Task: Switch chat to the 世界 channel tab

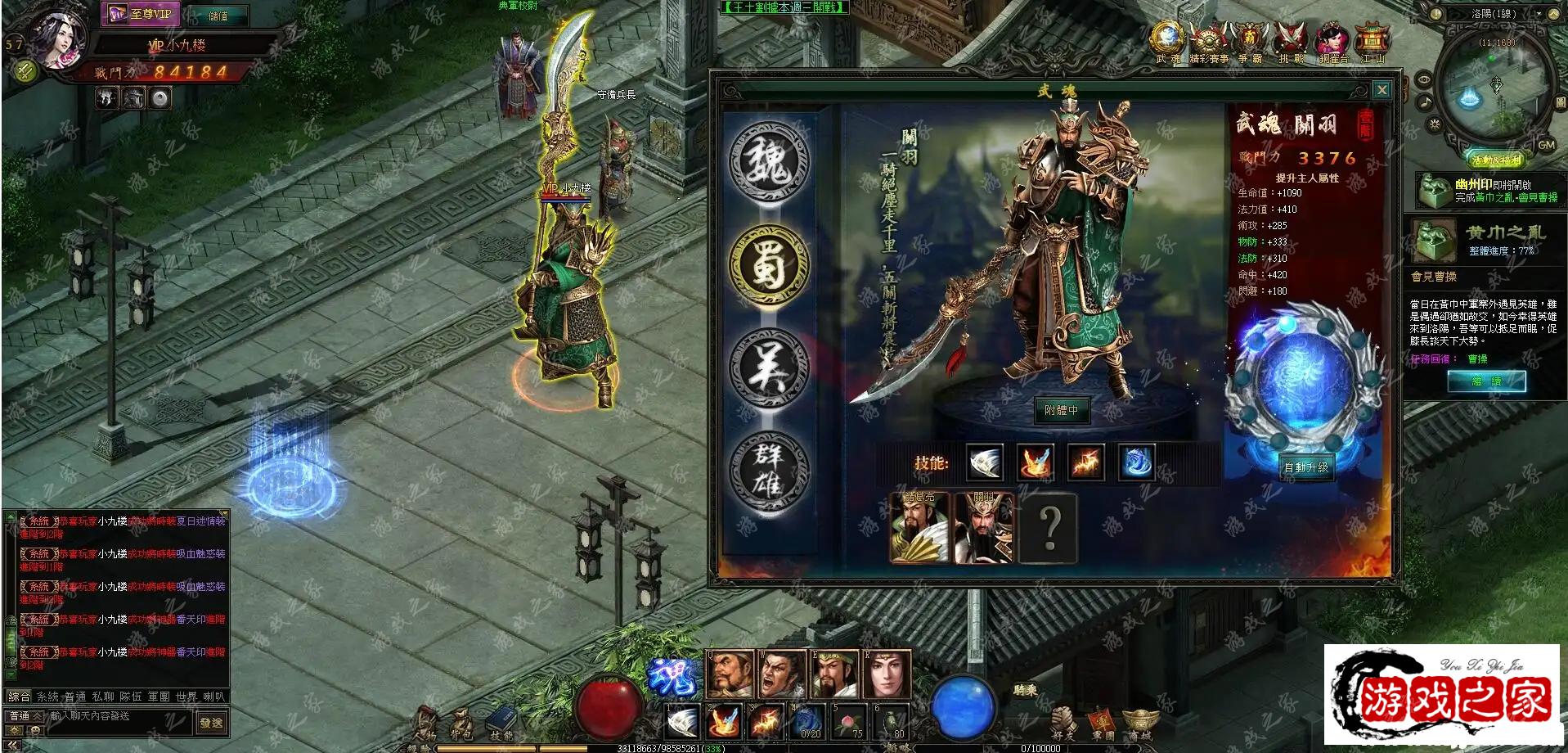Action: (x=186, y=697)
